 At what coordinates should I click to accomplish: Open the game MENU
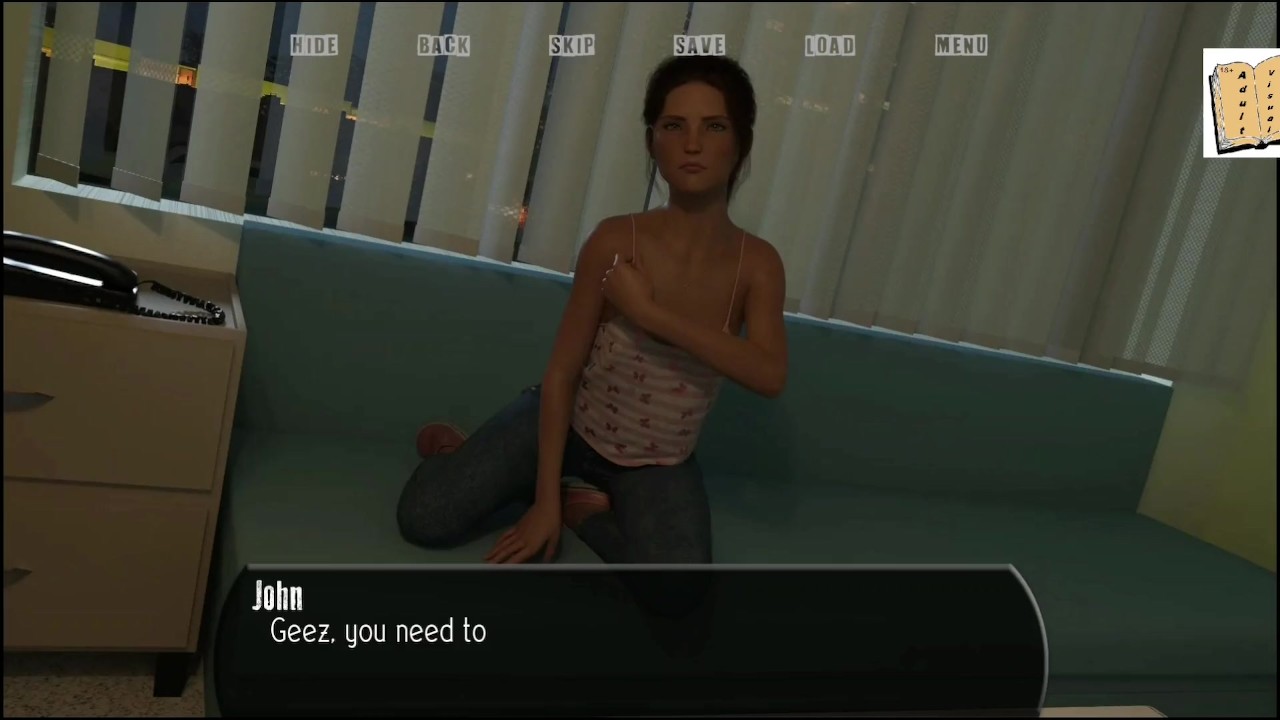(x=961, y=45)
